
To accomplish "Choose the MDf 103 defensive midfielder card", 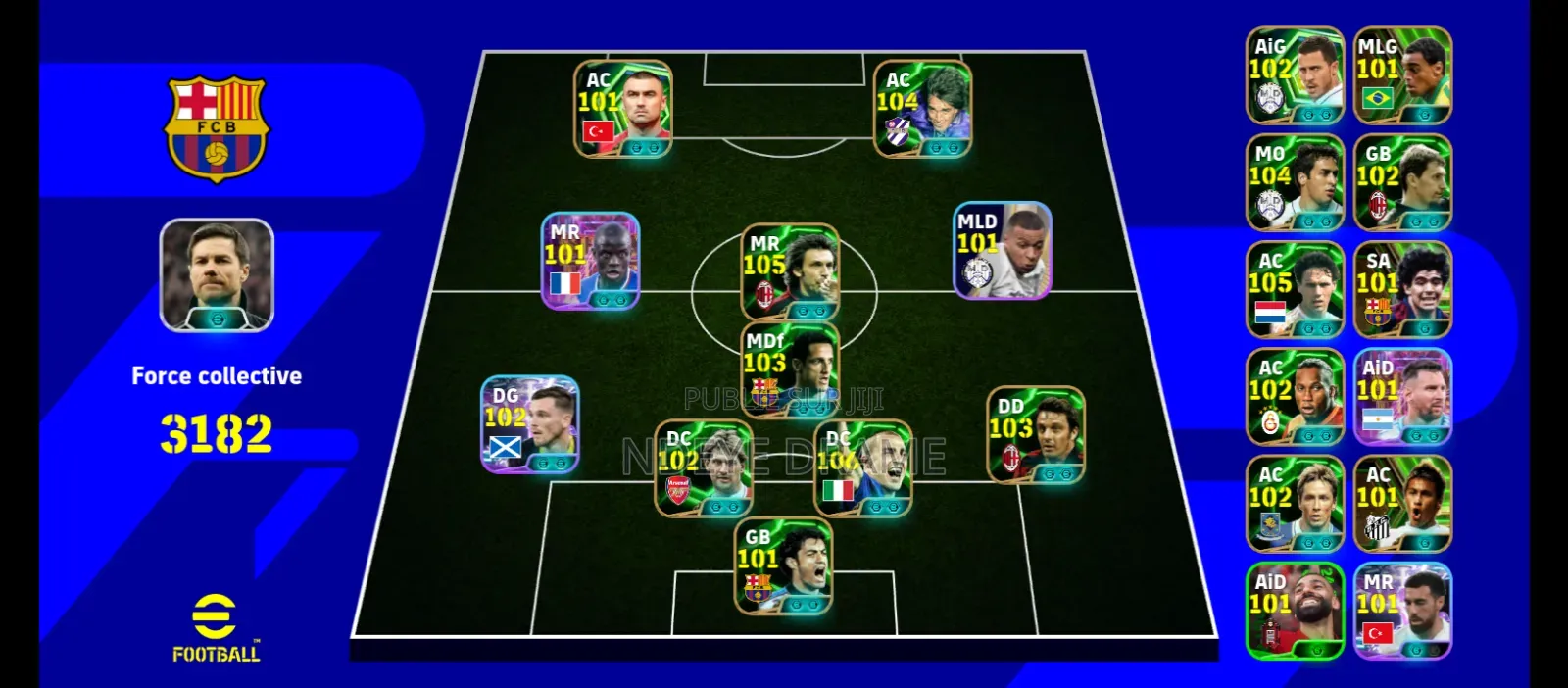I will [x=790, y=369].
